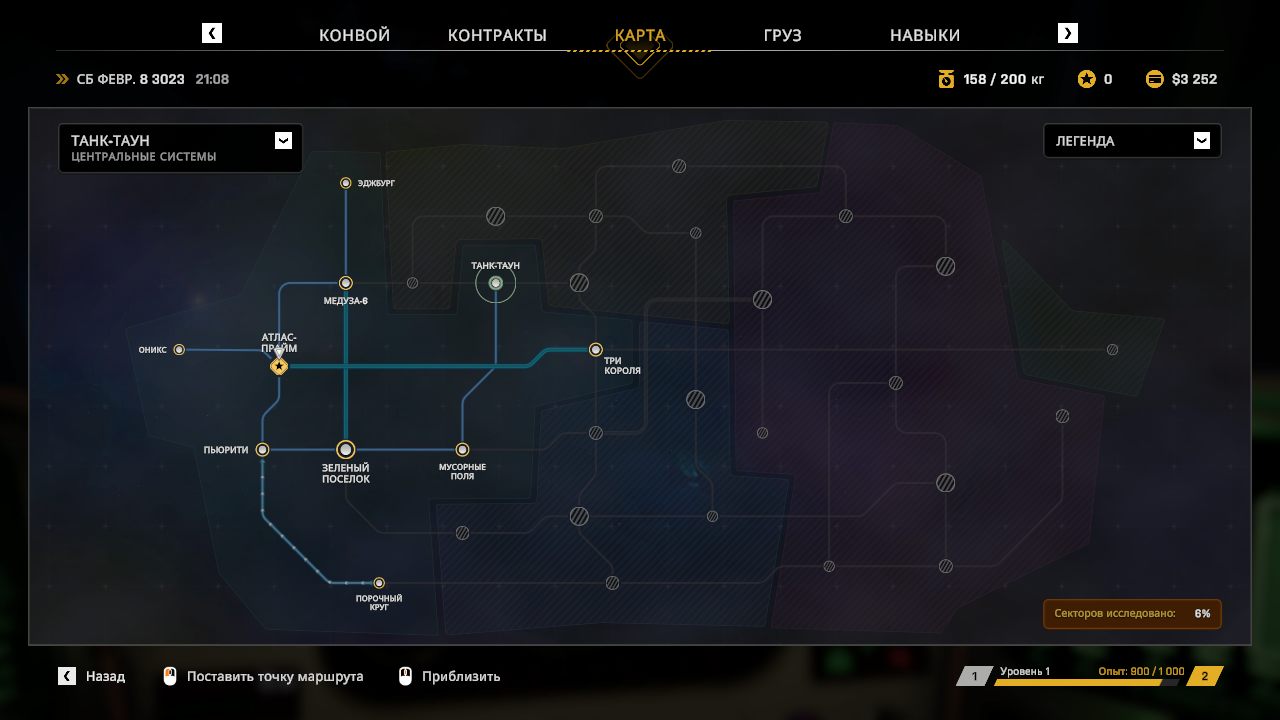Click the Оникс map node
The image size is (1280, 720).
(179, 350)
